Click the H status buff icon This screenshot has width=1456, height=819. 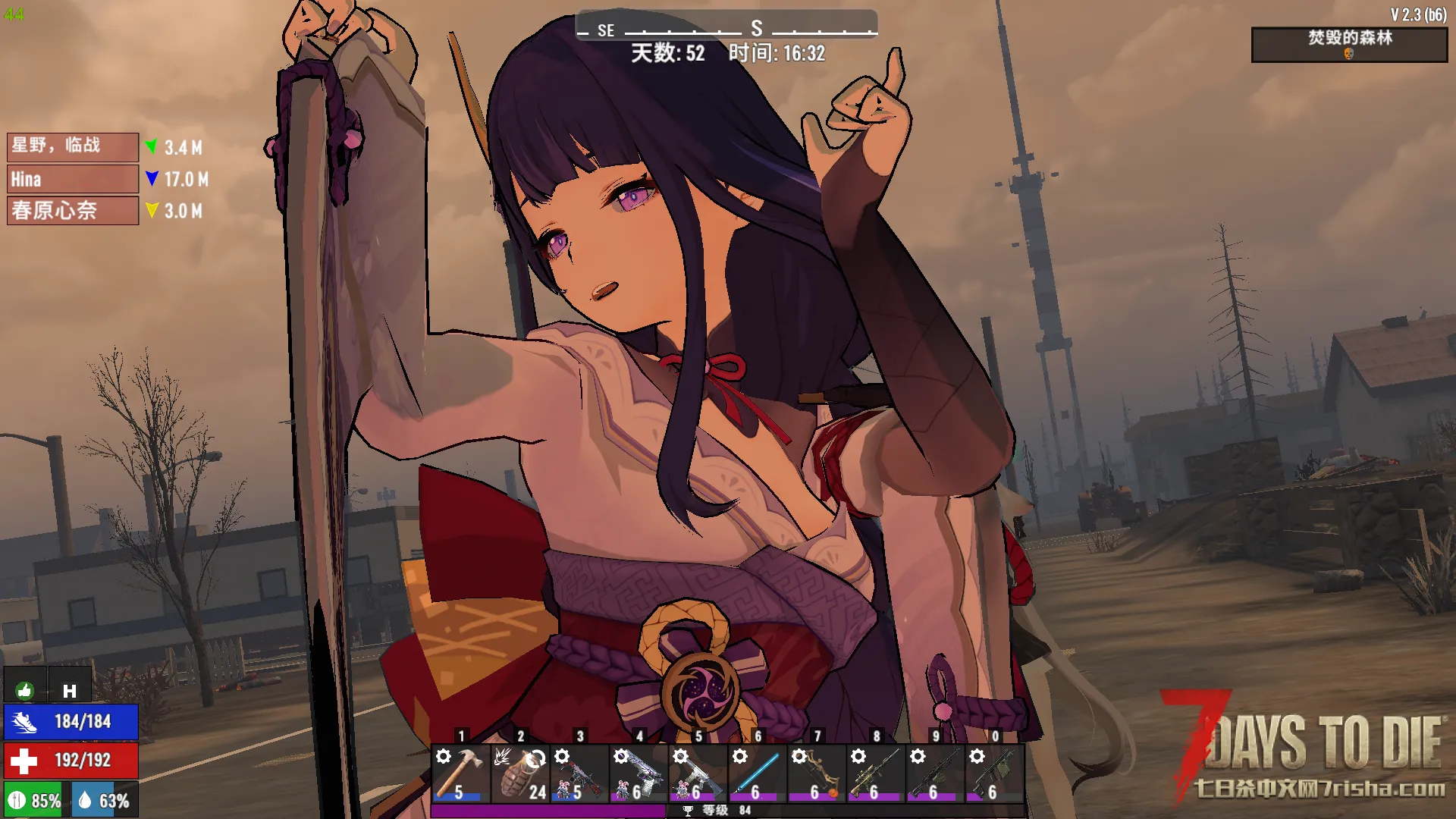[x=70, y=690]
